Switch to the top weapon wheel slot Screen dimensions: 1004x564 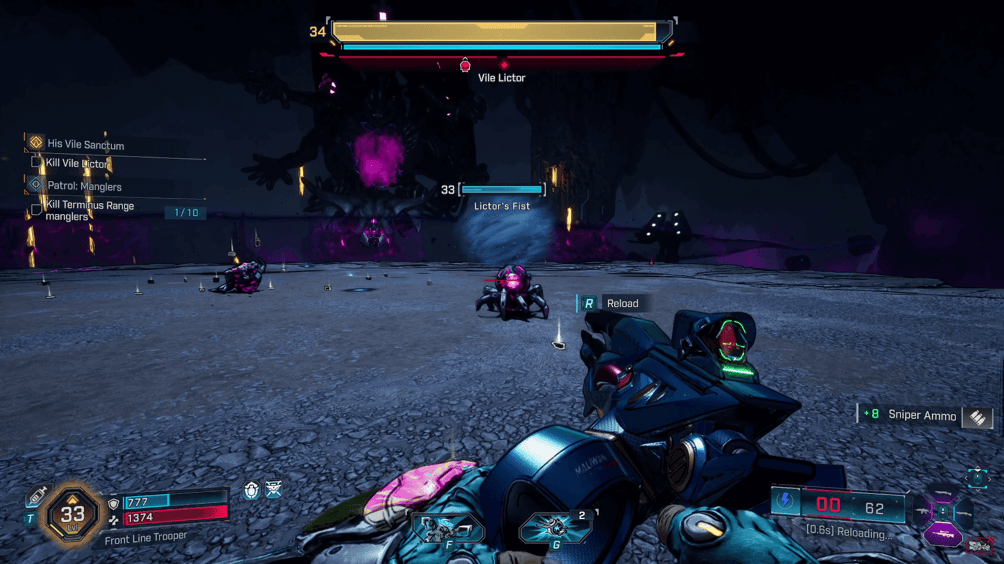pyautogui.click(x=942, y=494)
